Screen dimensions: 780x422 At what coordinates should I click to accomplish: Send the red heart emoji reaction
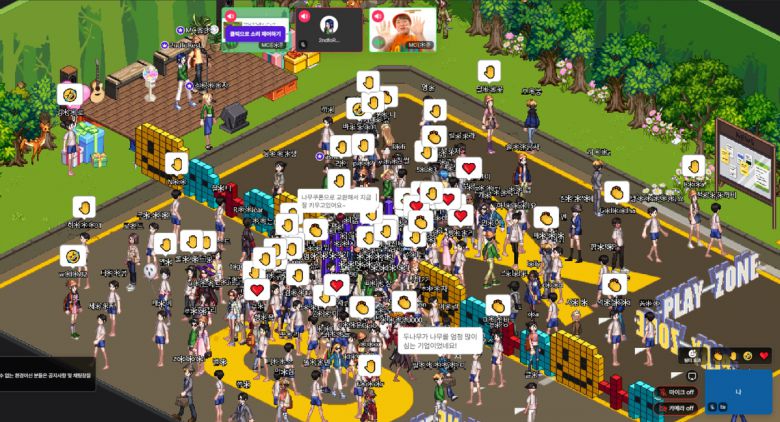pos(764,355)
